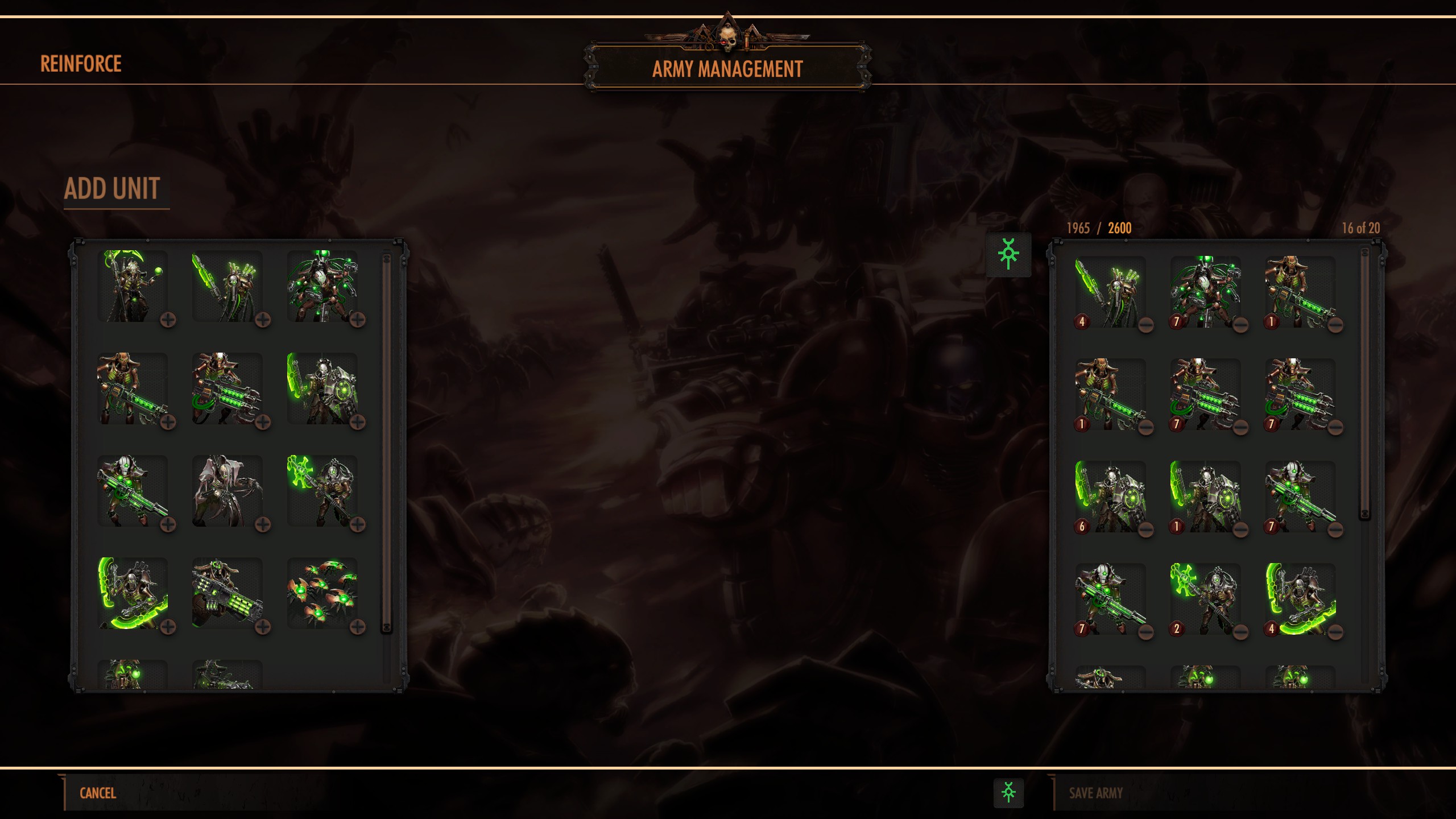Remove the level 6 shield-bearing Lychguard

pos(1146,530)
